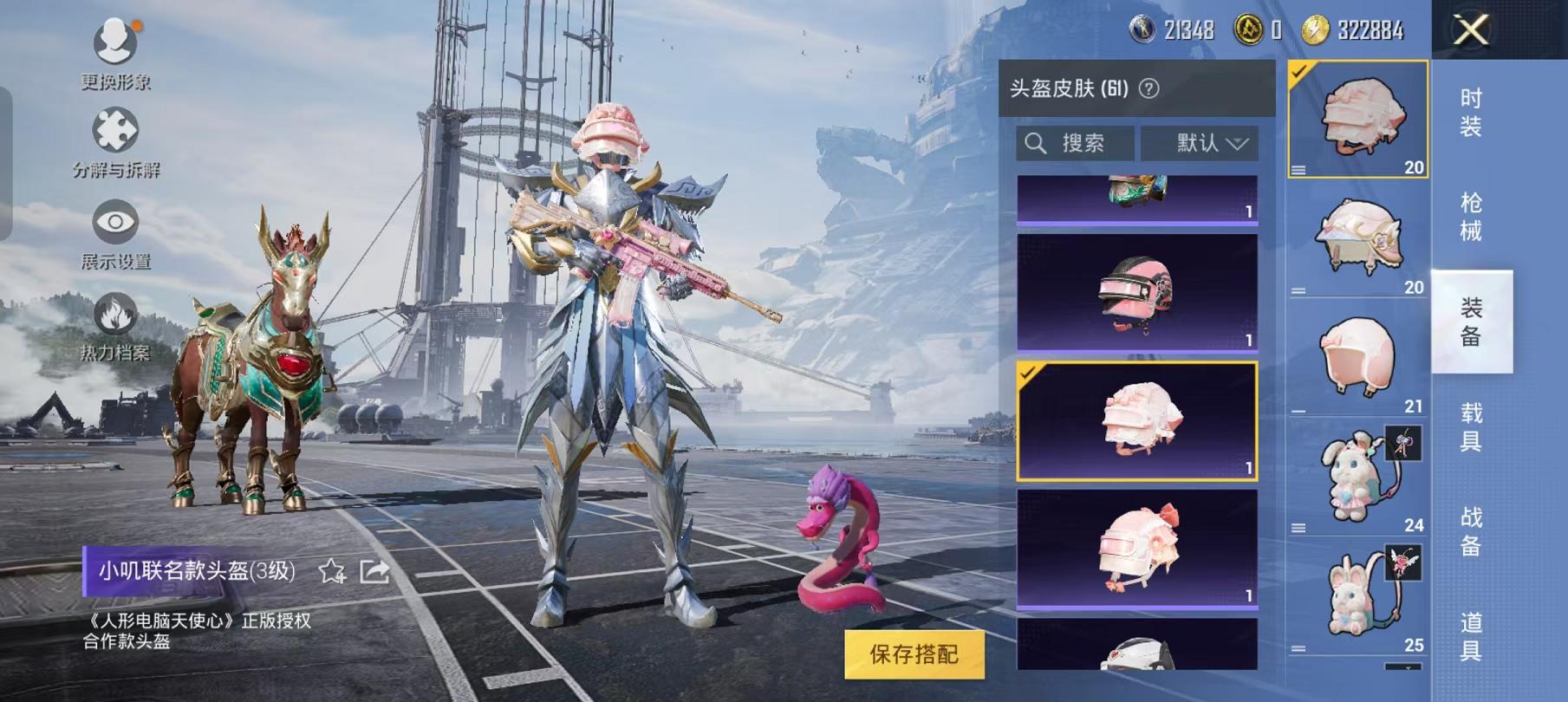This screenshot has width=1568, height=702.
Task: Favorite the helmet using the star icon
Action: point(330,572)
